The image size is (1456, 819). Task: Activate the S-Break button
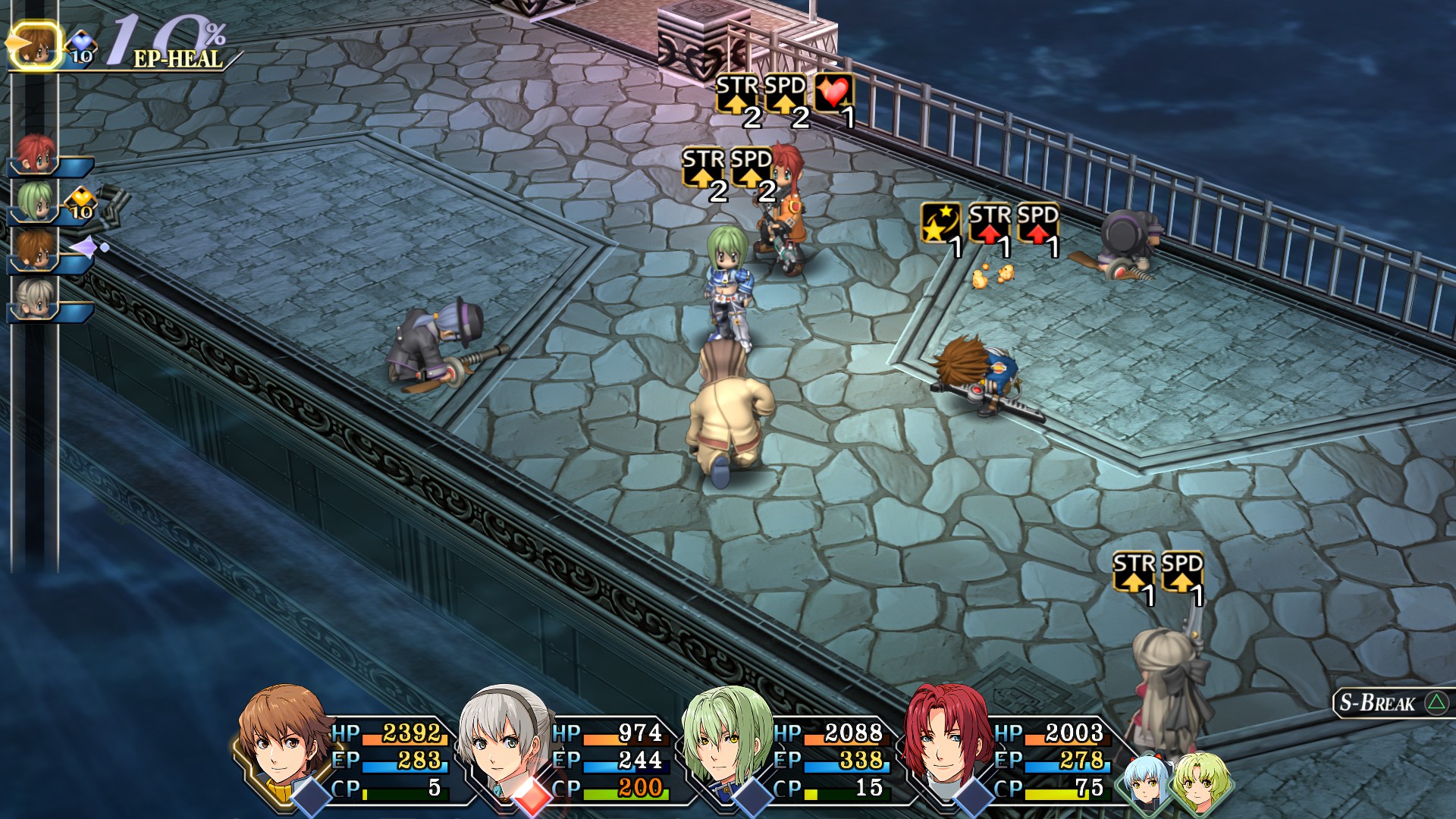pyautogui.click(x=1391, y=703)
